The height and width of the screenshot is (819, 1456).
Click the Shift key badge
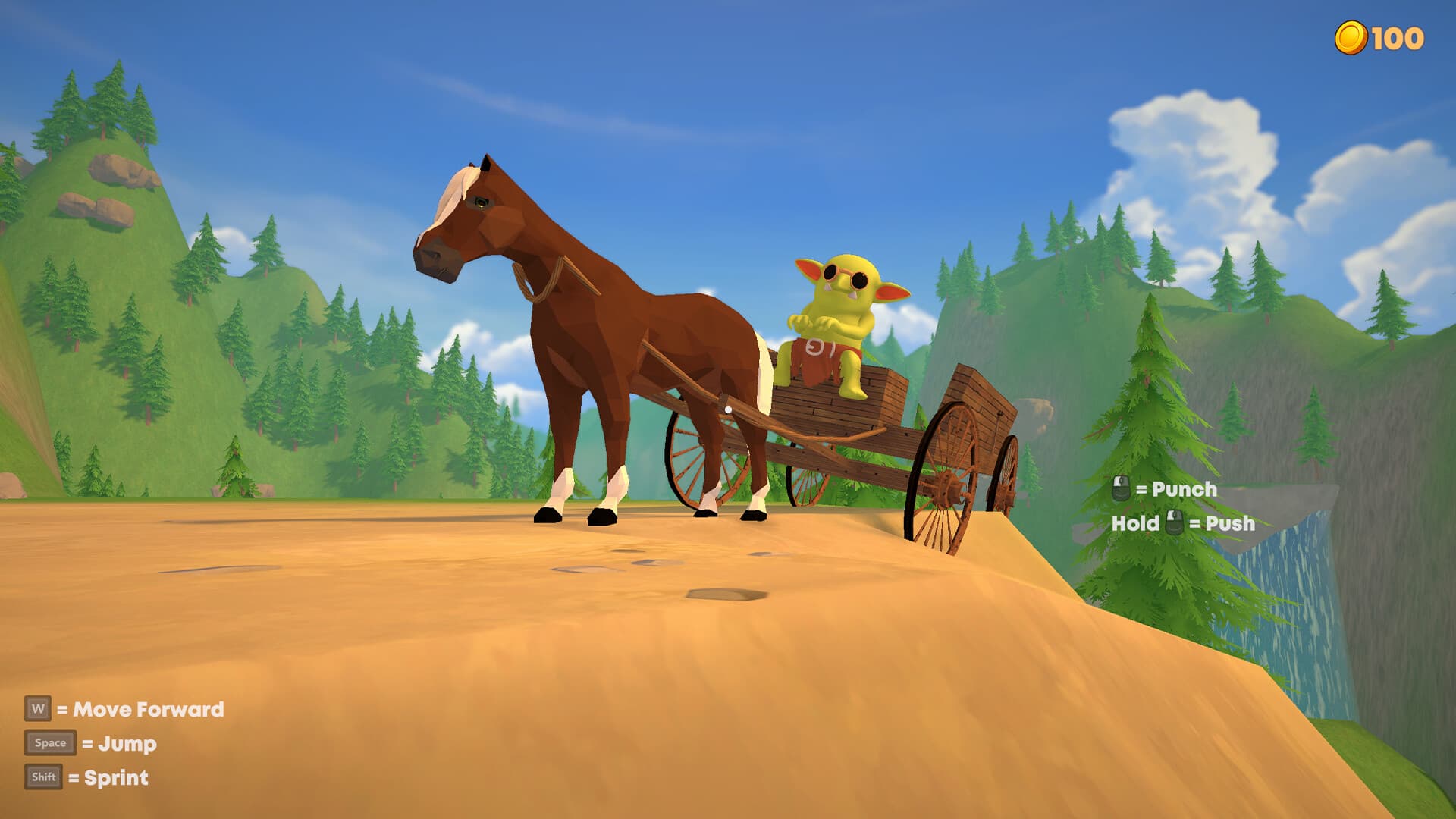point(45,777)
